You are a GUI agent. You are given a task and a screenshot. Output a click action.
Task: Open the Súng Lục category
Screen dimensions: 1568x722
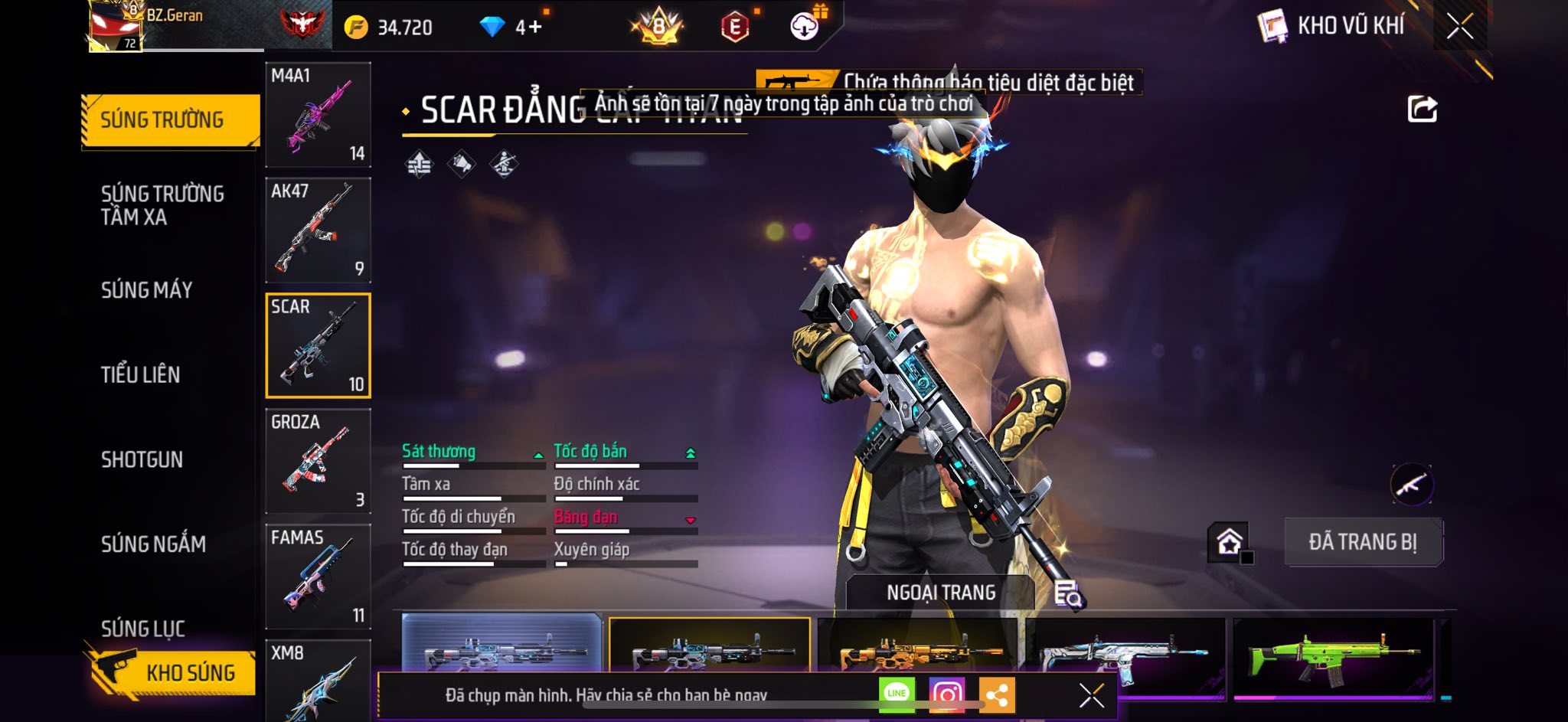coord(143,629)
